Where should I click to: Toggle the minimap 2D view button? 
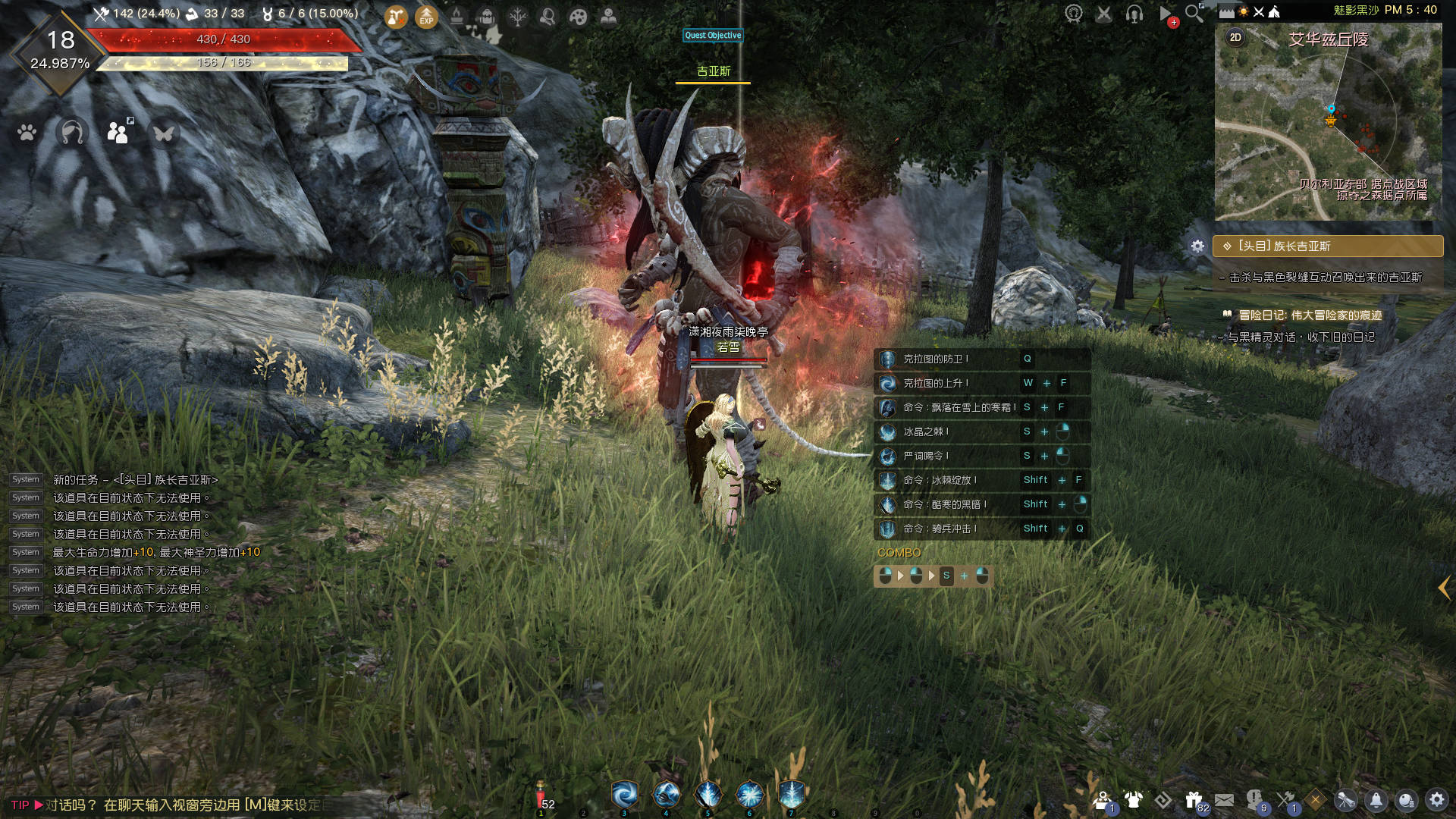pos(1235,37)
